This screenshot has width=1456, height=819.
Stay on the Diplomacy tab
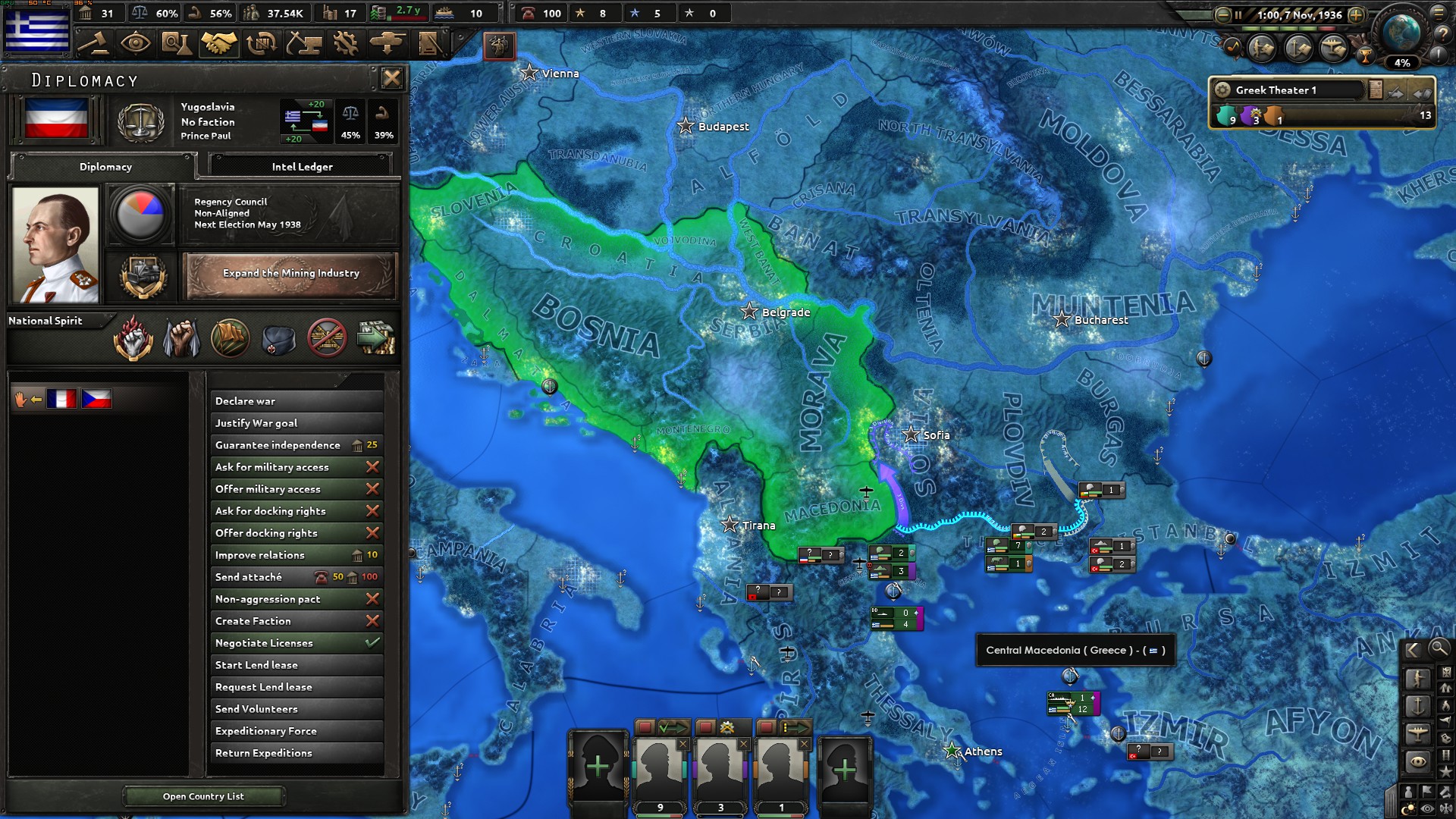click(x=104, y=167)
